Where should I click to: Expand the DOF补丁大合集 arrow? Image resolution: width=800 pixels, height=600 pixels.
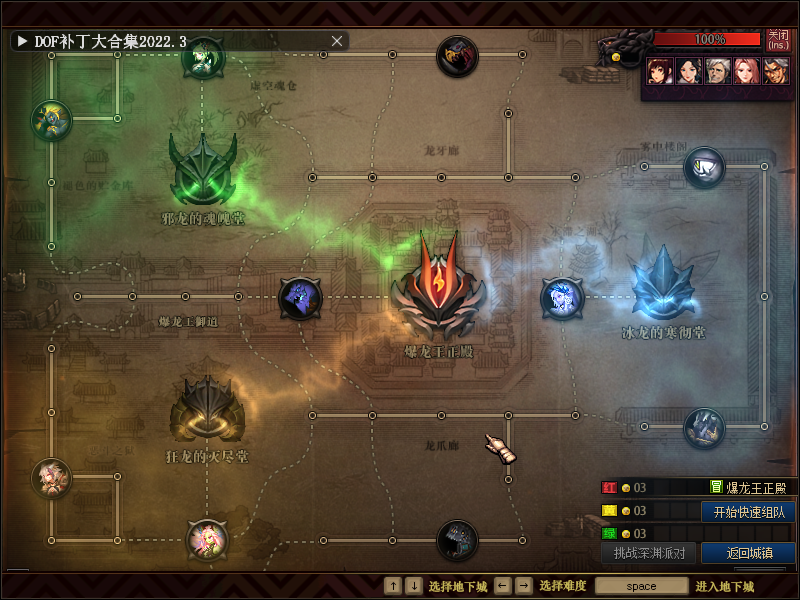pos(21,41)
